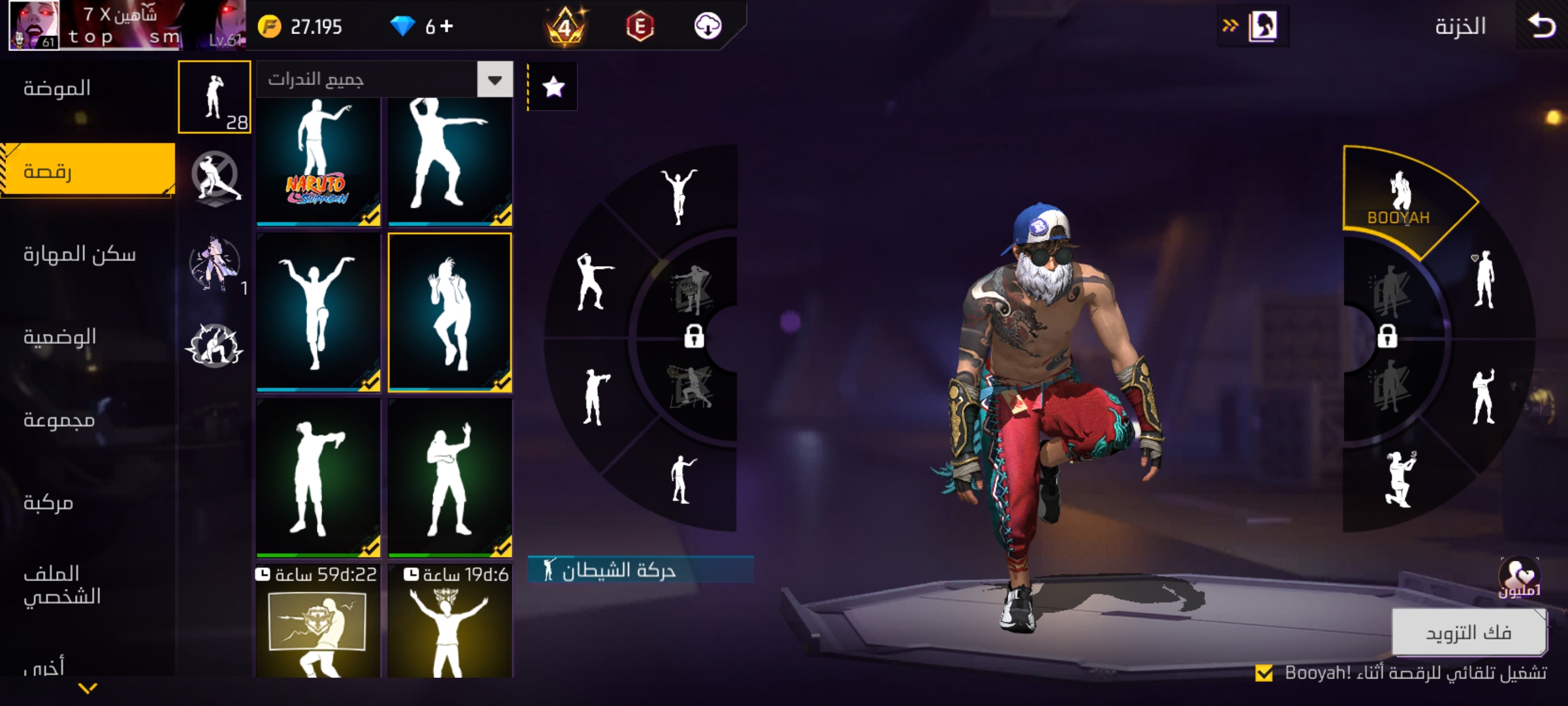The height and width of the screenshot is (706, 1568).
Task: Select the Naruto Shippuden emote
Action: point(318,160)
